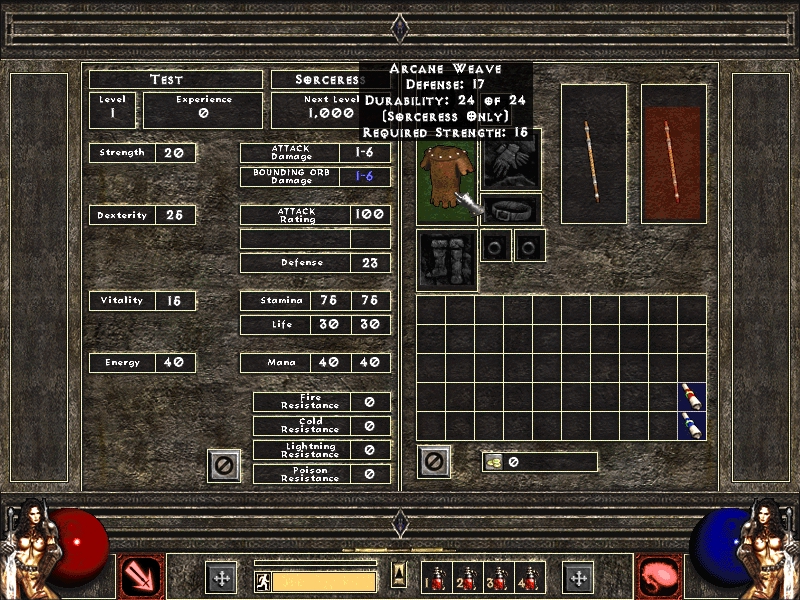The height and width of the screenshot is (600, 800).
Task: Select the staff on the red background
Action: coord(674,152)
